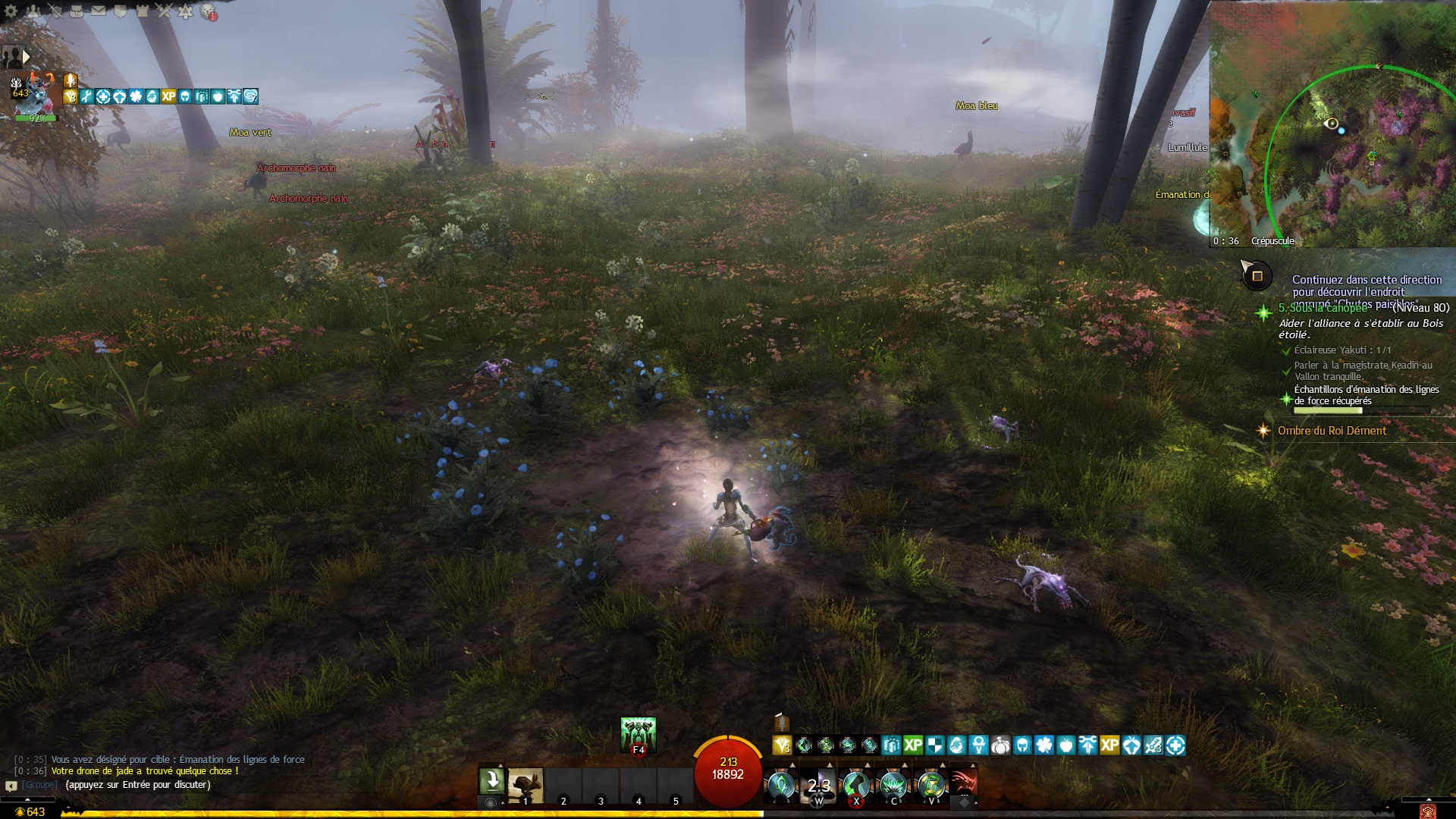
Task: Open the hero panel sword-and-shield icon
Action: (55, 11)
